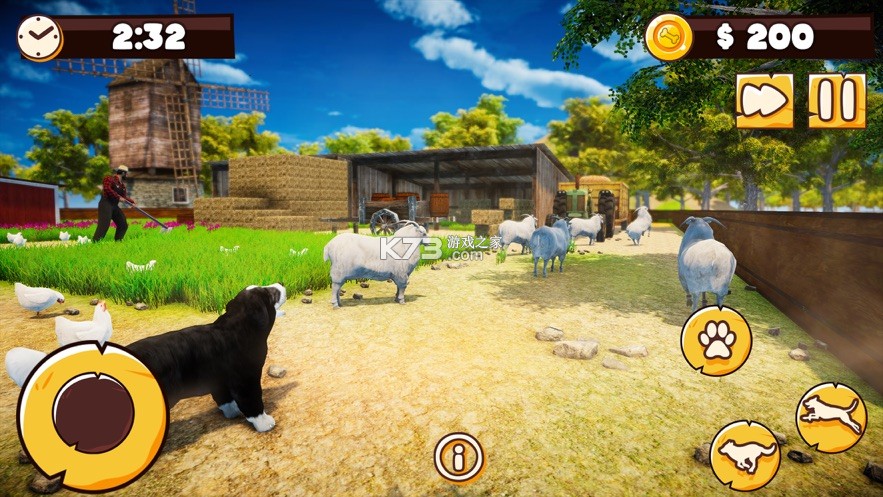Touch the virtual joystick control
This screenshot has height=497, width=883.
(92, 414)
